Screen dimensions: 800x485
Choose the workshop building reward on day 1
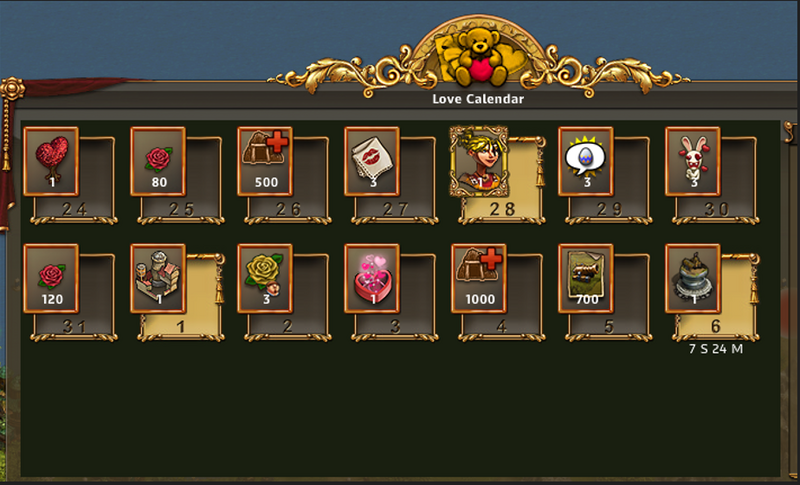[x=158, y=278]
